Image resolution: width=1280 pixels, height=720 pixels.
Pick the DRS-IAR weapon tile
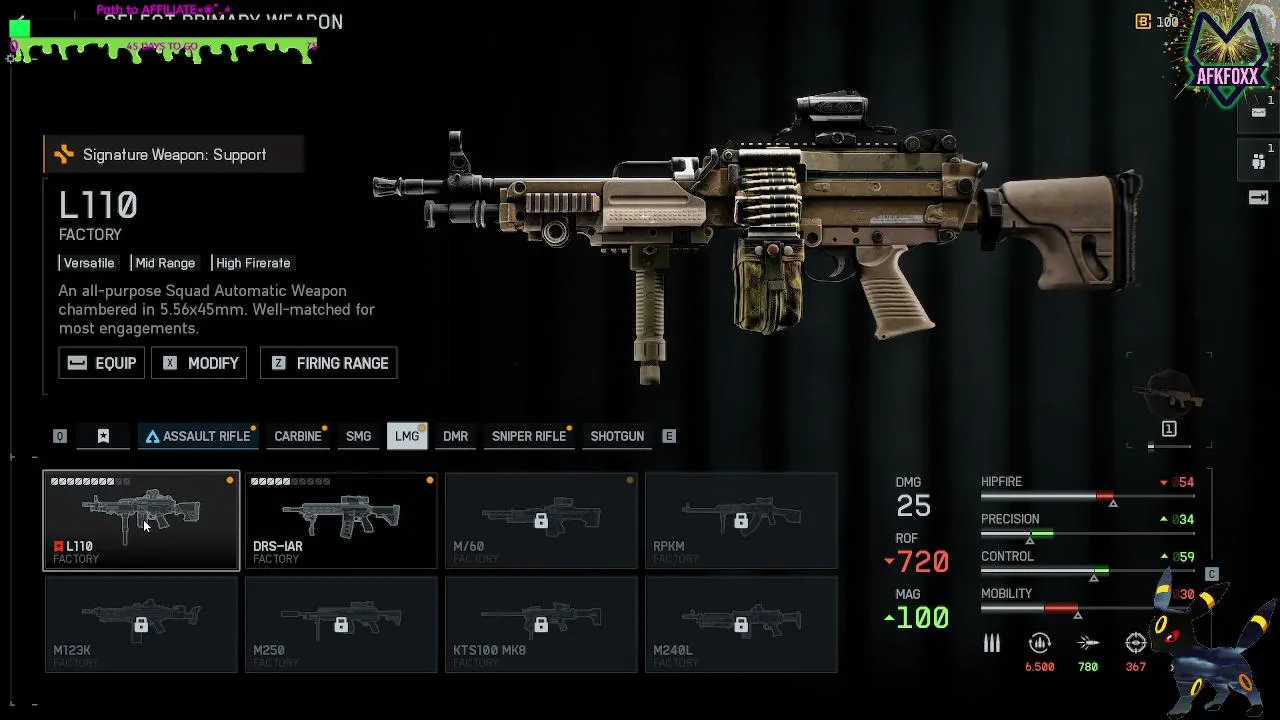tap(341, 520)
